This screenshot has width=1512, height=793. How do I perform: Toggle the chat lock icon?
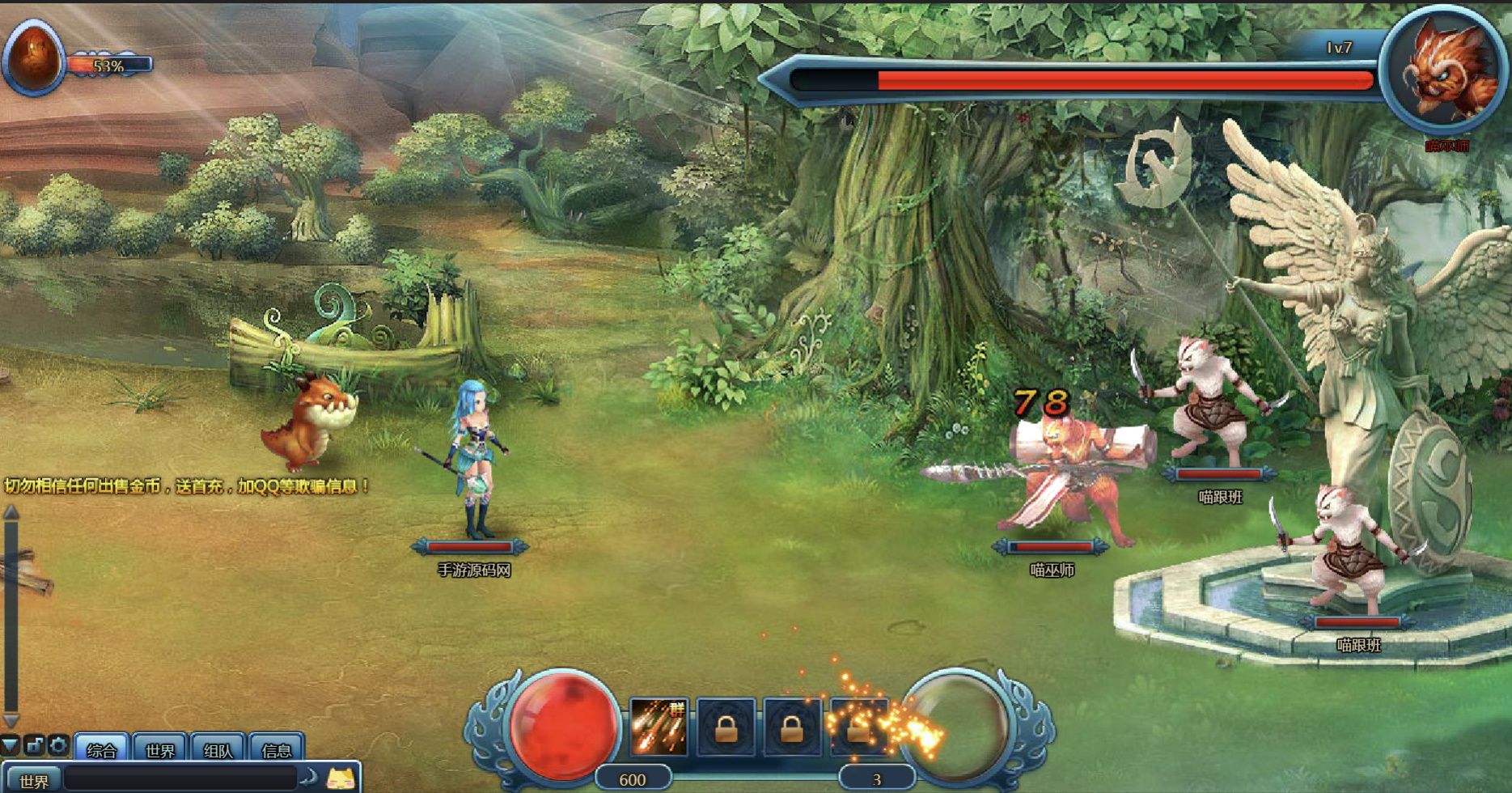[35, 744]
